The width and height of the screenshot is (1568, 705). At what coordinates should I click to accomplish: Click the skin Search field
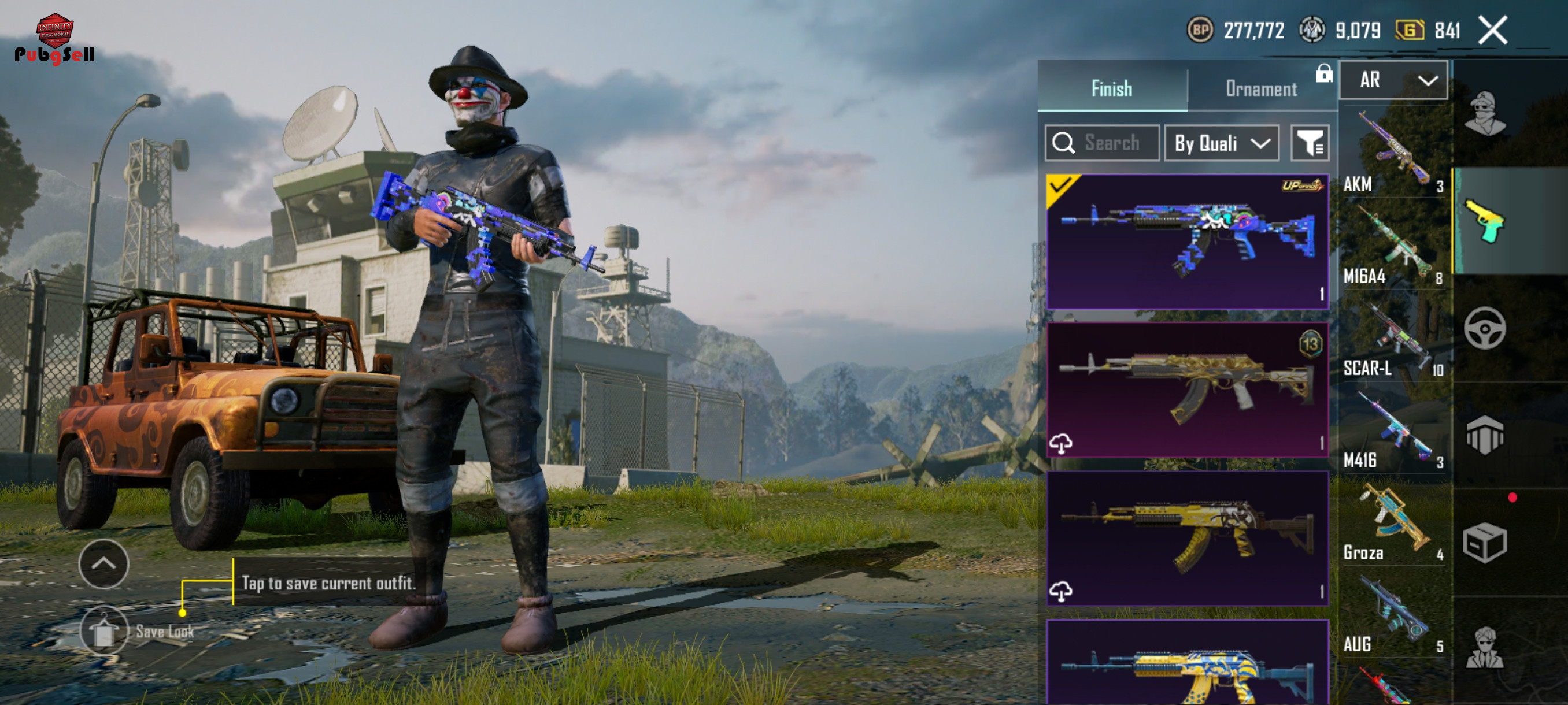tap(1103, 143)
